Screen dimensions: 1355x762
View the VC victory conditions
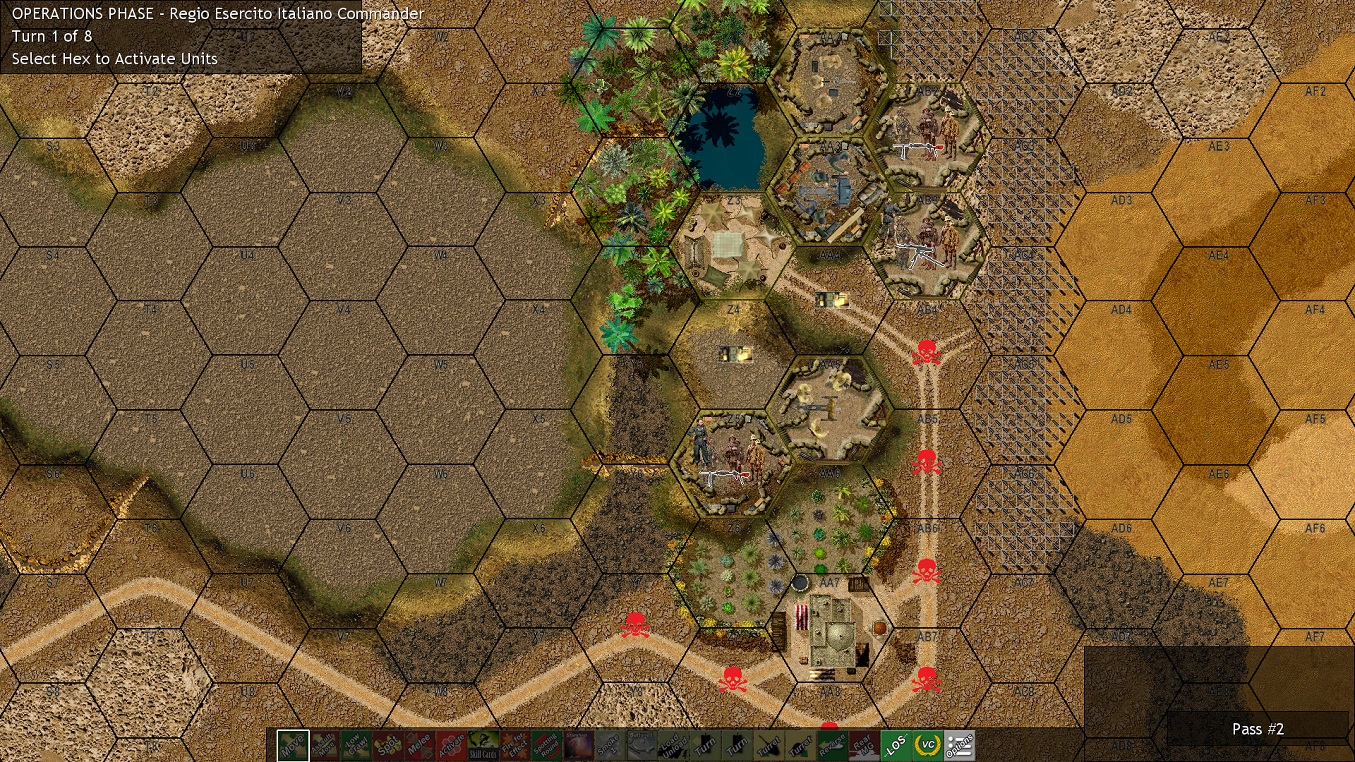926,745
